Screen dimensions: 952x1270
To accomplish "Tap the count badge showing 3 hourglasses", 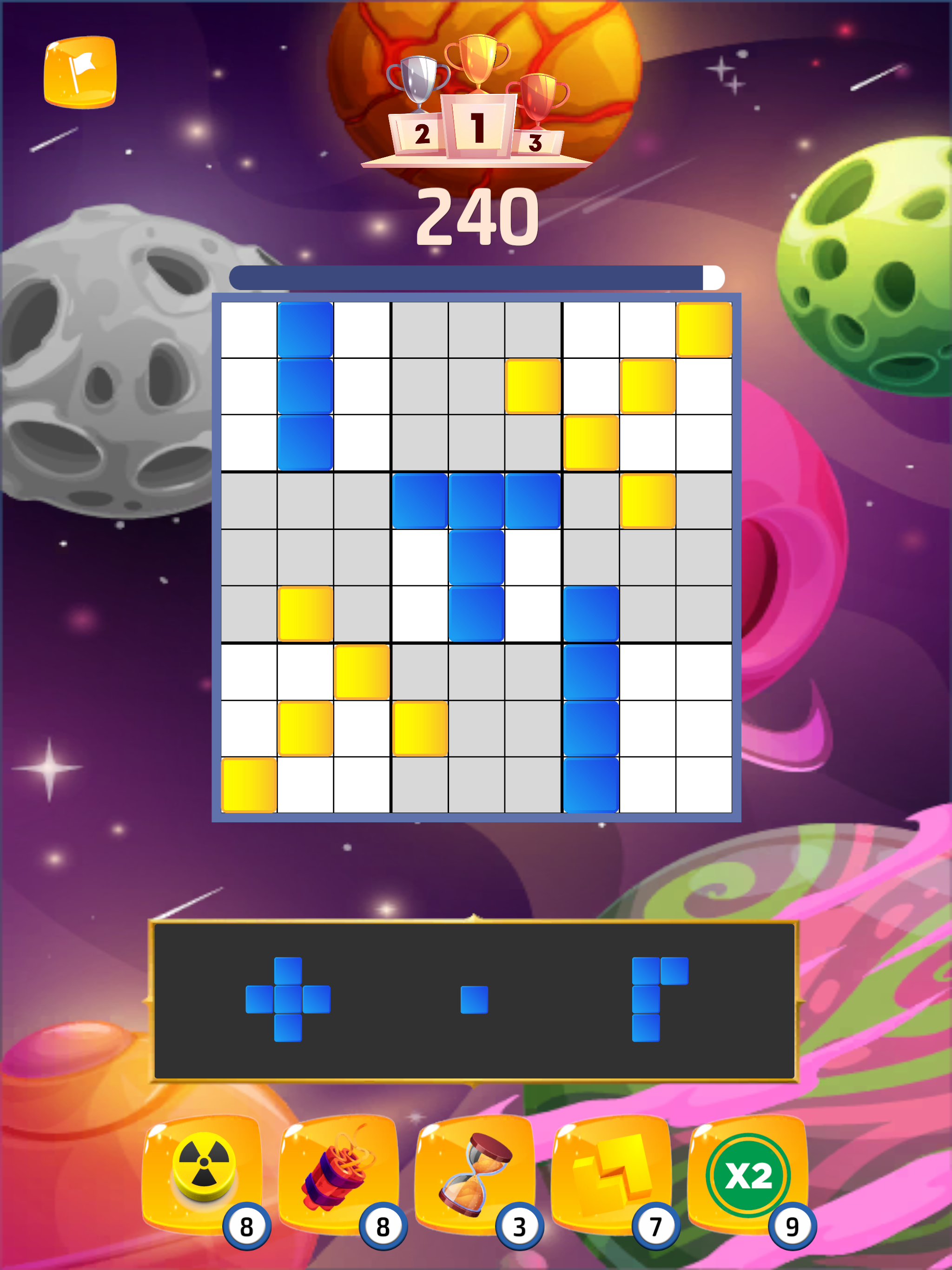I will click(520, 1225).
